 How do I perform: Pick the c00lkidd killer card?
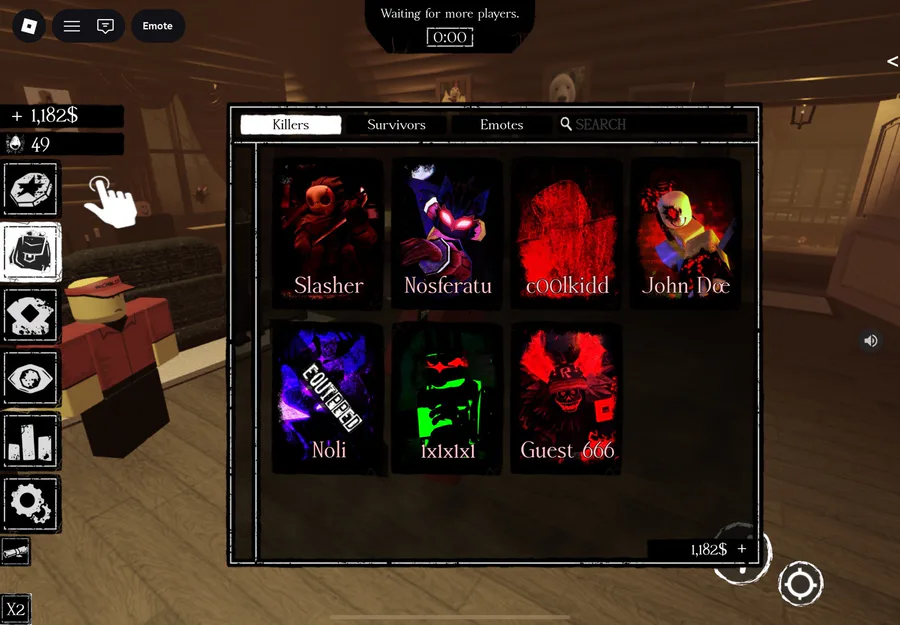[x=567, y=232]
